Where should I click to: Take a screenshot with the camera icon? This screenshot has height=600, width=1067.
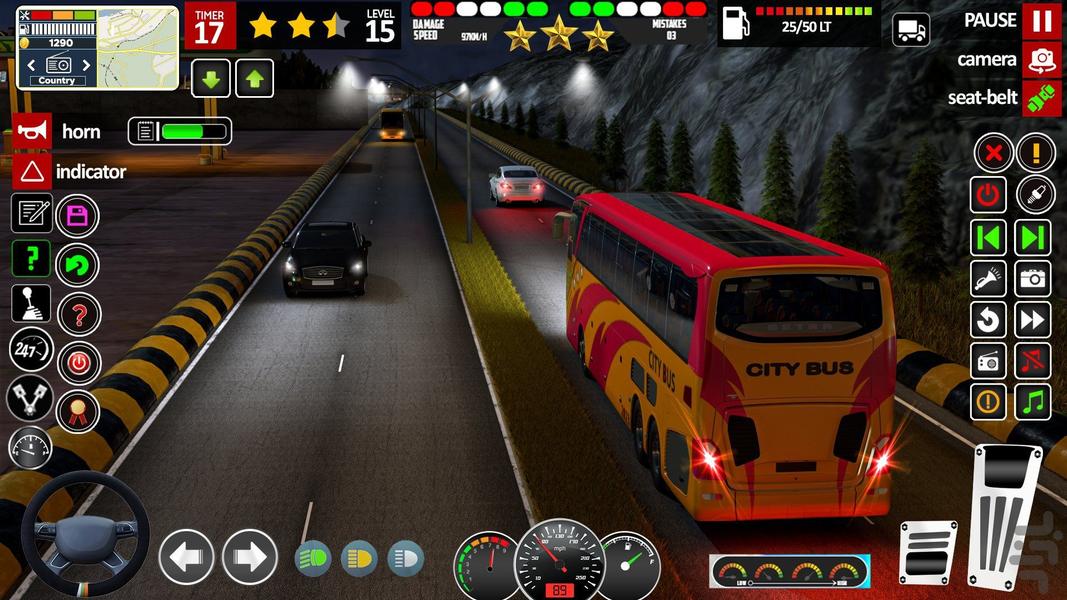(1034, 278)
